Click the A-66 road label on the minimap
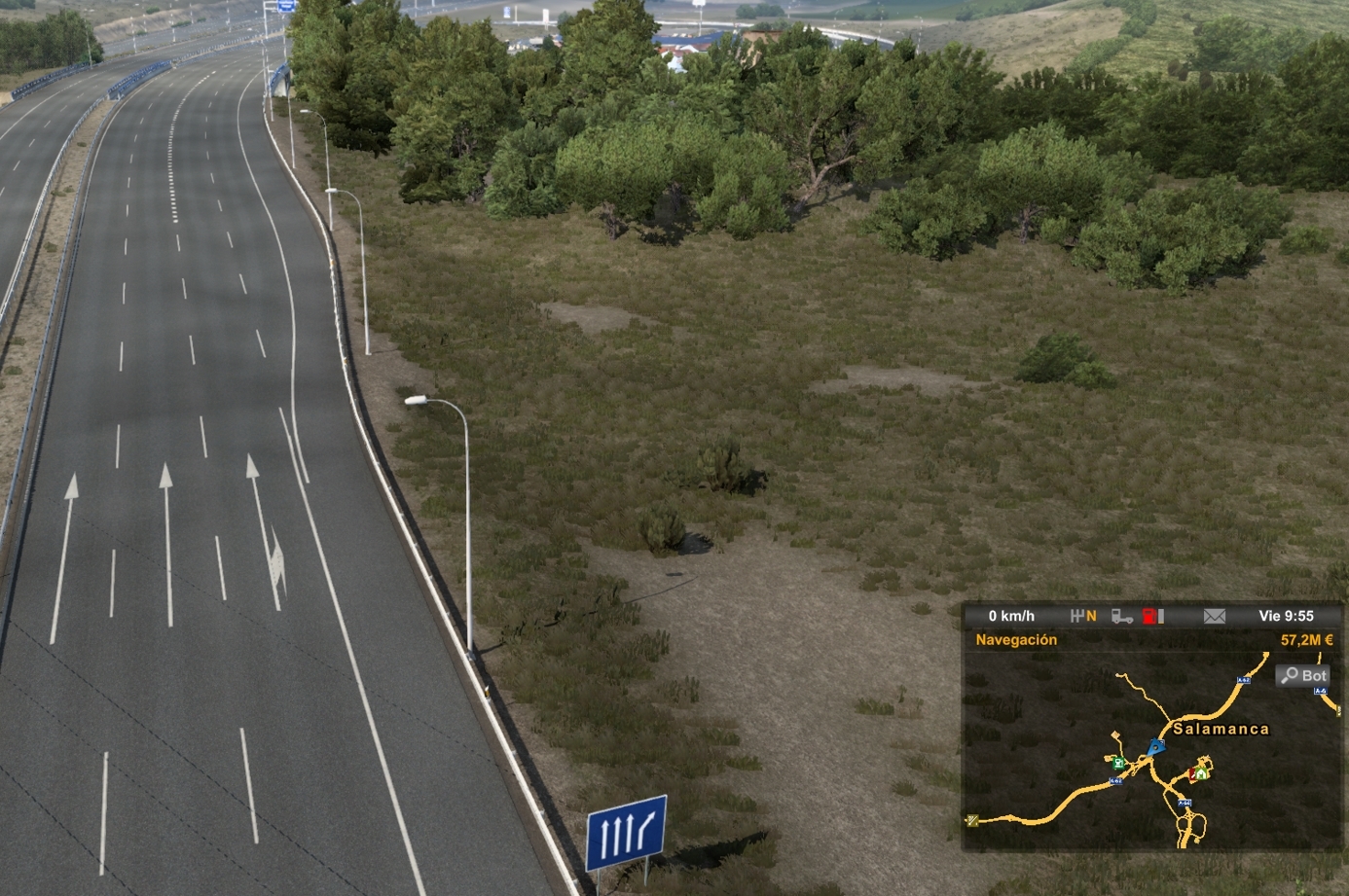 [1185, 804]
